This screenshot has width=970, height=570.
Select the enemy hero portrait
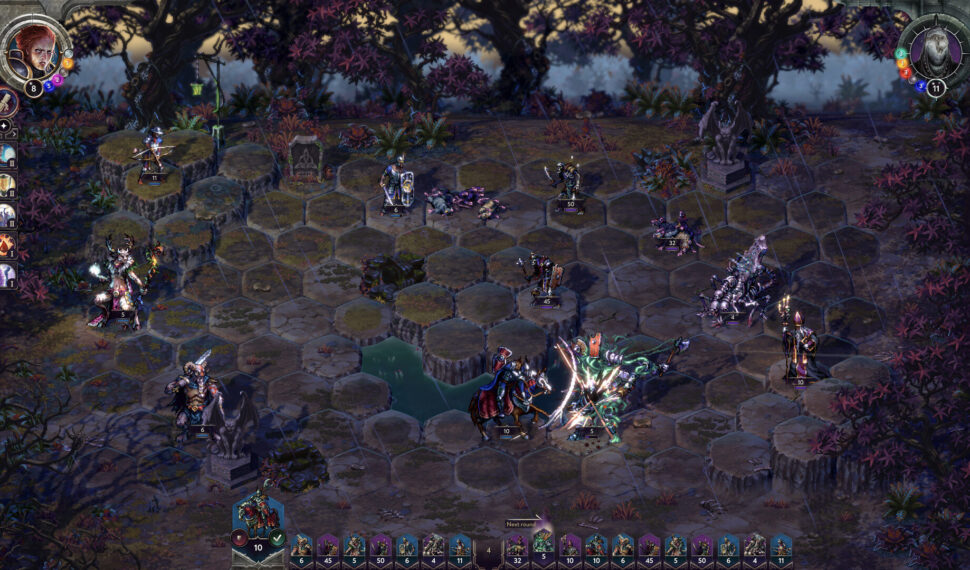tap(931, 50)
